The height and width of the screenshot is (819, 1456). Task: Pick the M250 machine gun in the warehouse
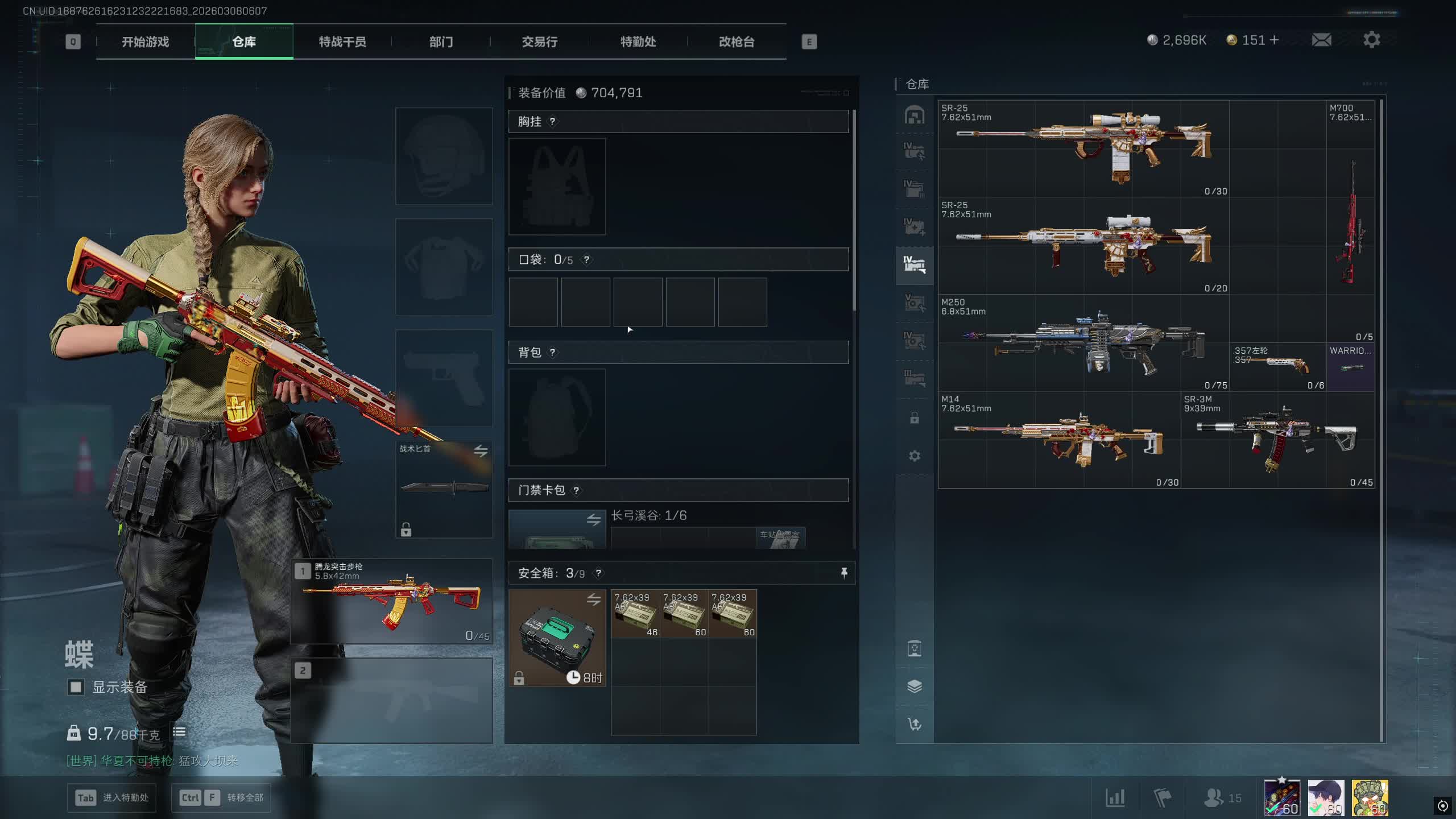tap(1083, 342)
